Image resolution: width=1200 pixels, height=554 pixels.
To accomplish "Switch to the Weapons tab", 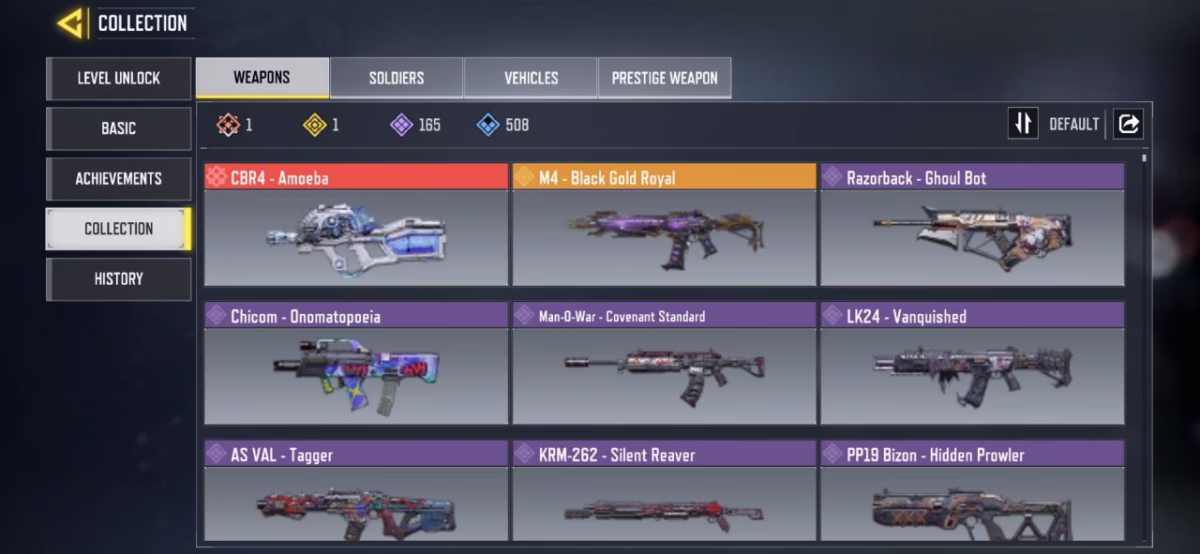I will pos(262,78).
